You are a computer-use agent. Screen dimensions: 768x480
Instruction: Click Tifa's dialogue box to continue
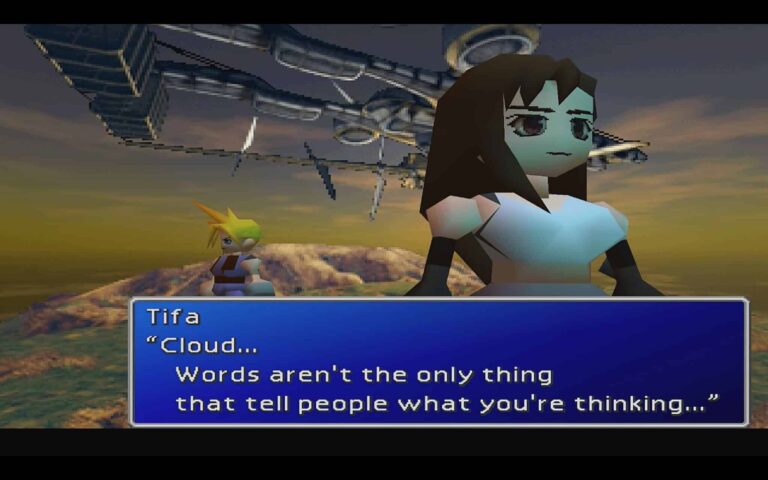coord(439,362)
